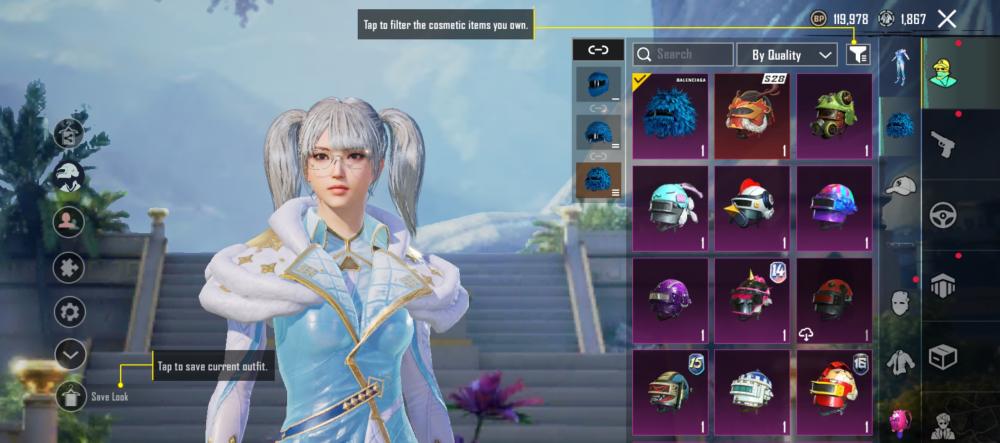Viewport: 1000px width, 443px height.
Task: Save the current outfit with Save Look
Action: pyautogui.click(x=71, y=396)
